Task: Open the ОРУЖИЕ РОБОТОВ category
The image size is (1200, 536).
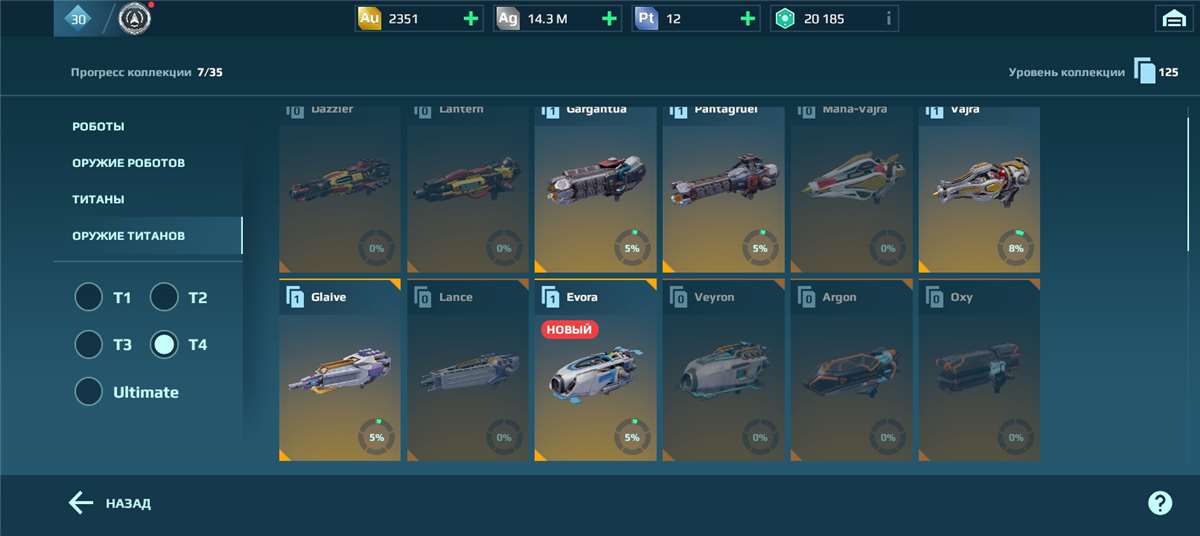Action: point(128,163)
